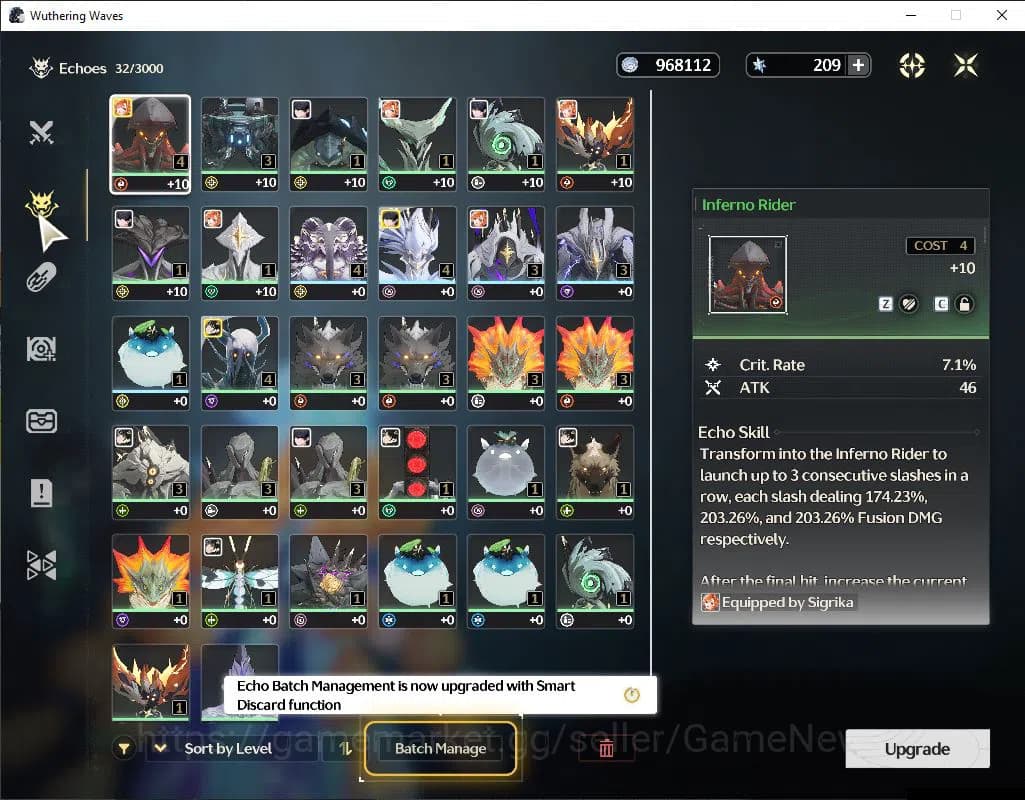This screenshot has height=800, width=1025.
Task: Dismiss the Smart Discard notification tooltip
Action: coord(631,695)
